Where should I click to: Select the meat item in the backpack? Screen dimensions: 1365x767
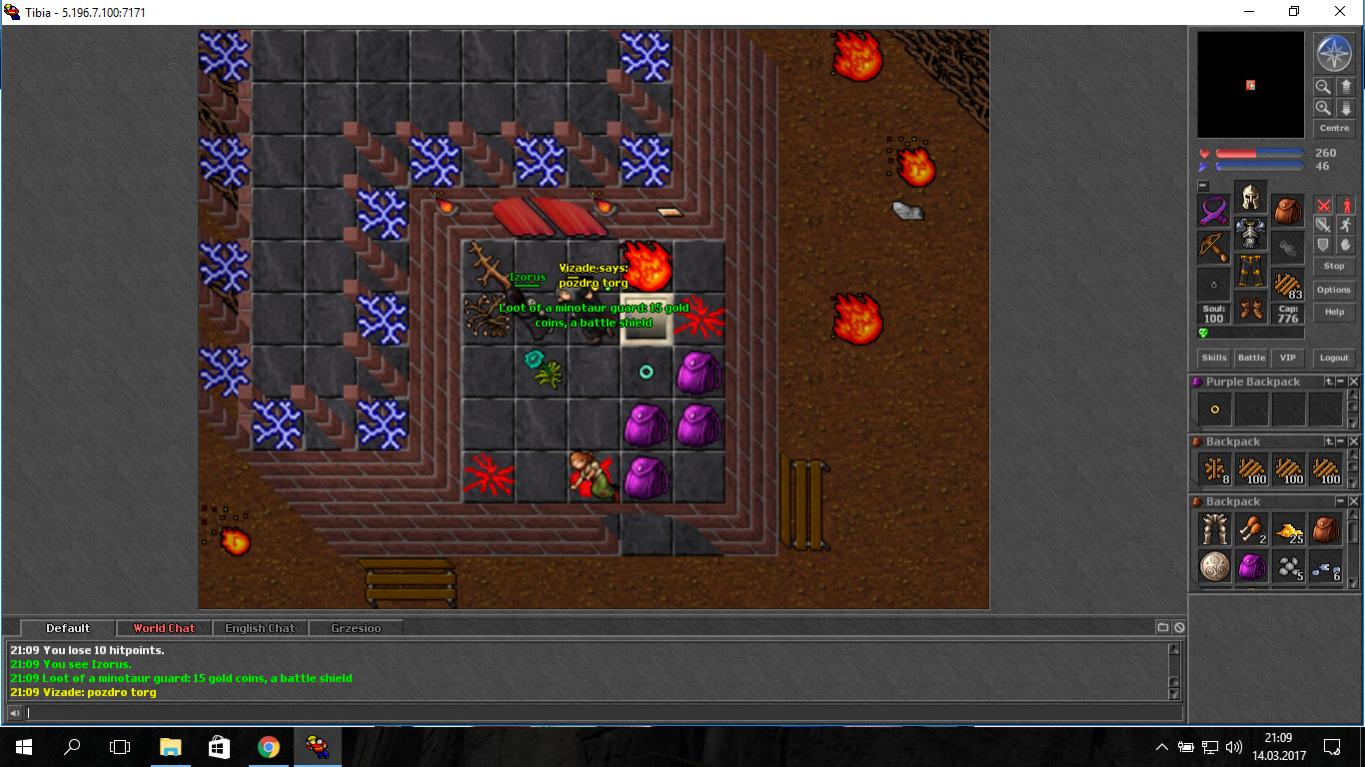1251,530
